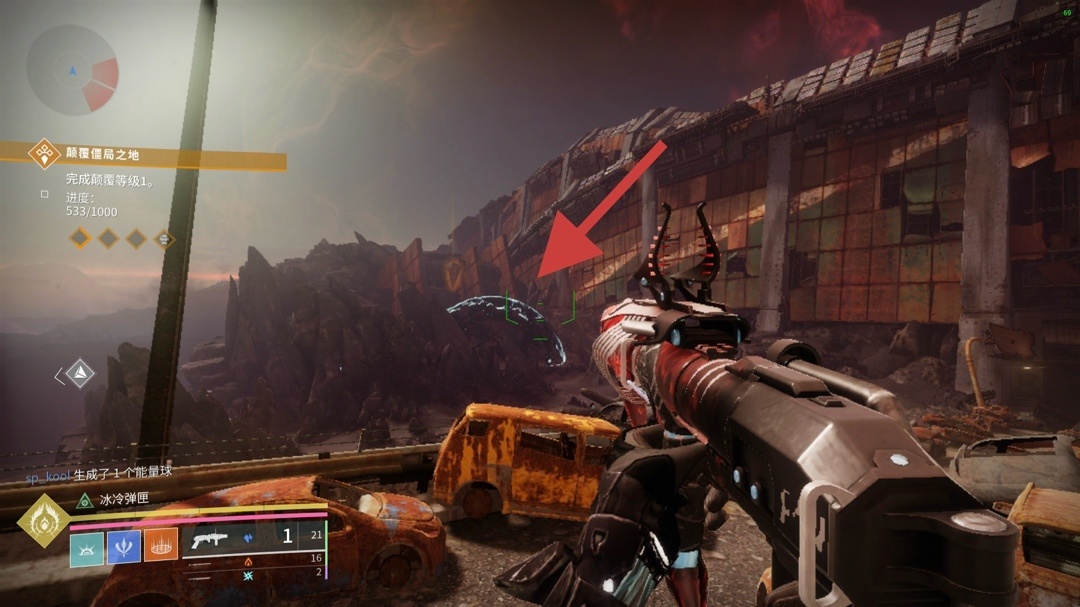Click the 冰冷弹匣 buff icon
The image size is (1080, 607).
click(x=84, y=500)
